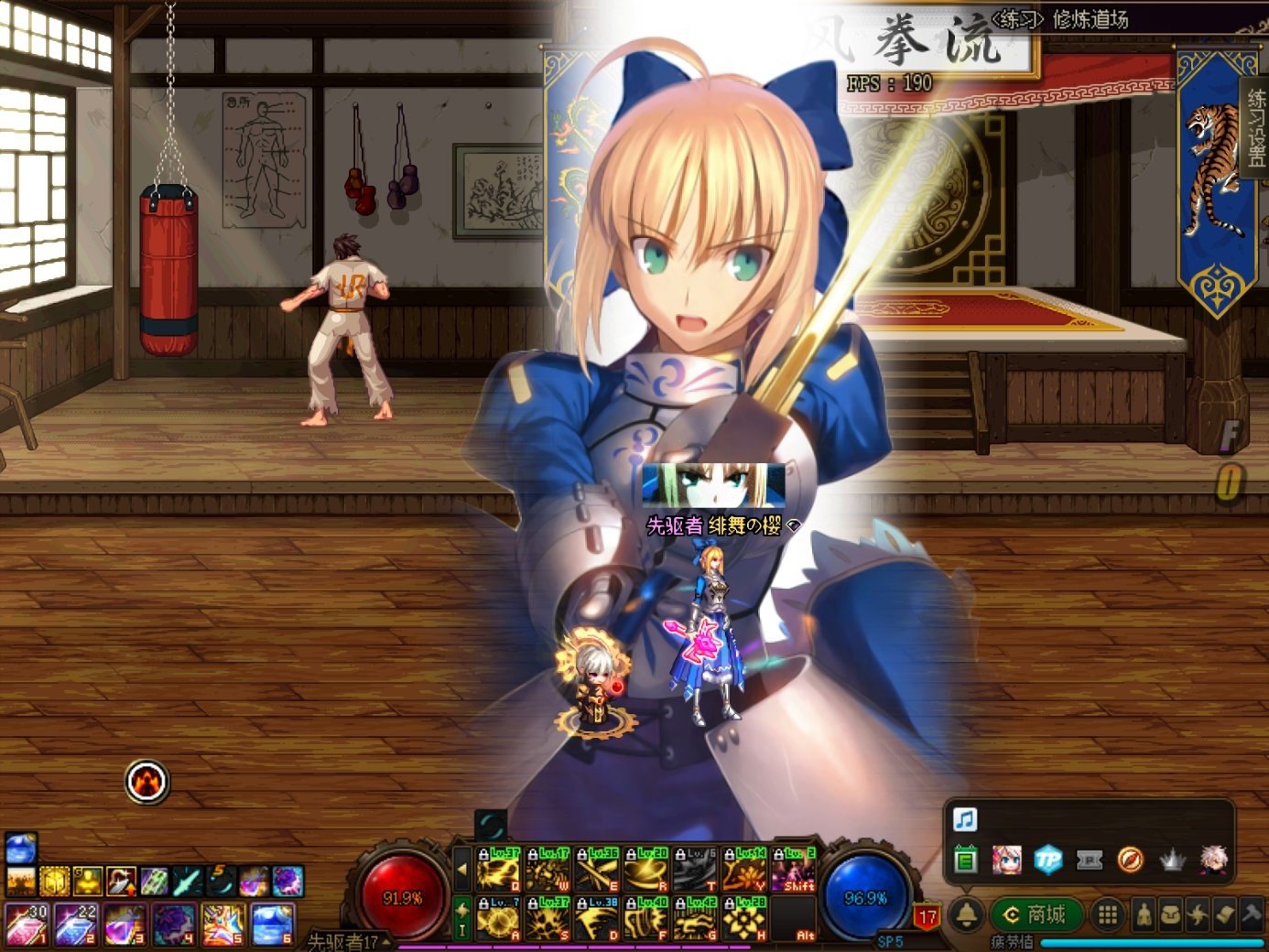Click the grey ticket icon
The image size is (1269, 952).
pos(1089,860)
